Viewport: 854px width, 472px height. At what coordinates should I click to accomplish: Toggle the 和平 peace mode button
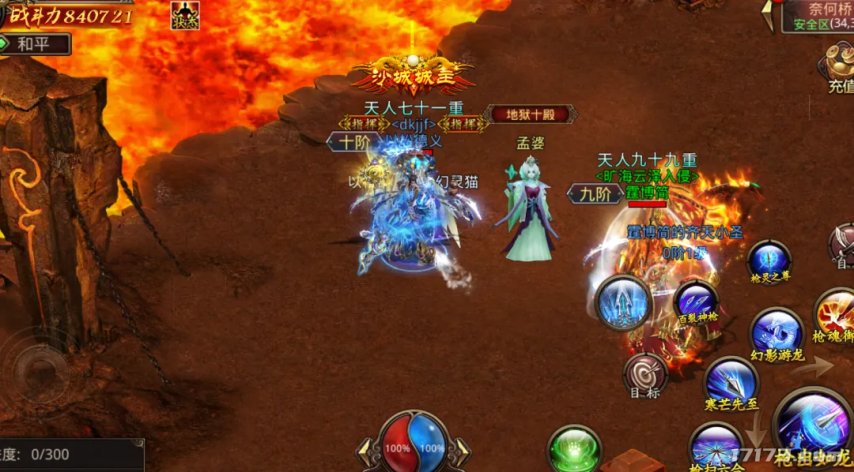37,45
